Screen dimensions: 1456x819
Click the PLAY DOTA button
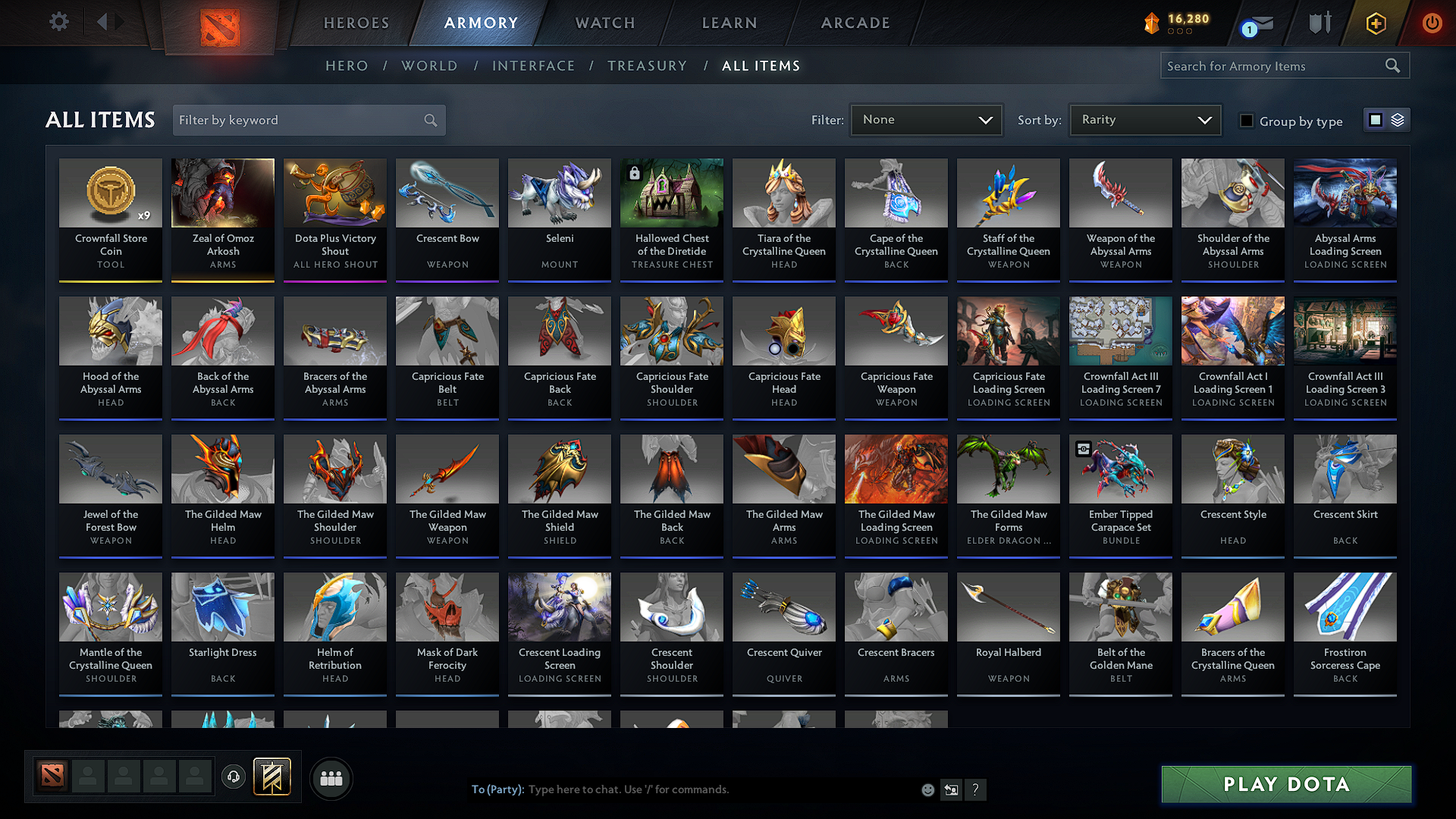point(1285,784)
